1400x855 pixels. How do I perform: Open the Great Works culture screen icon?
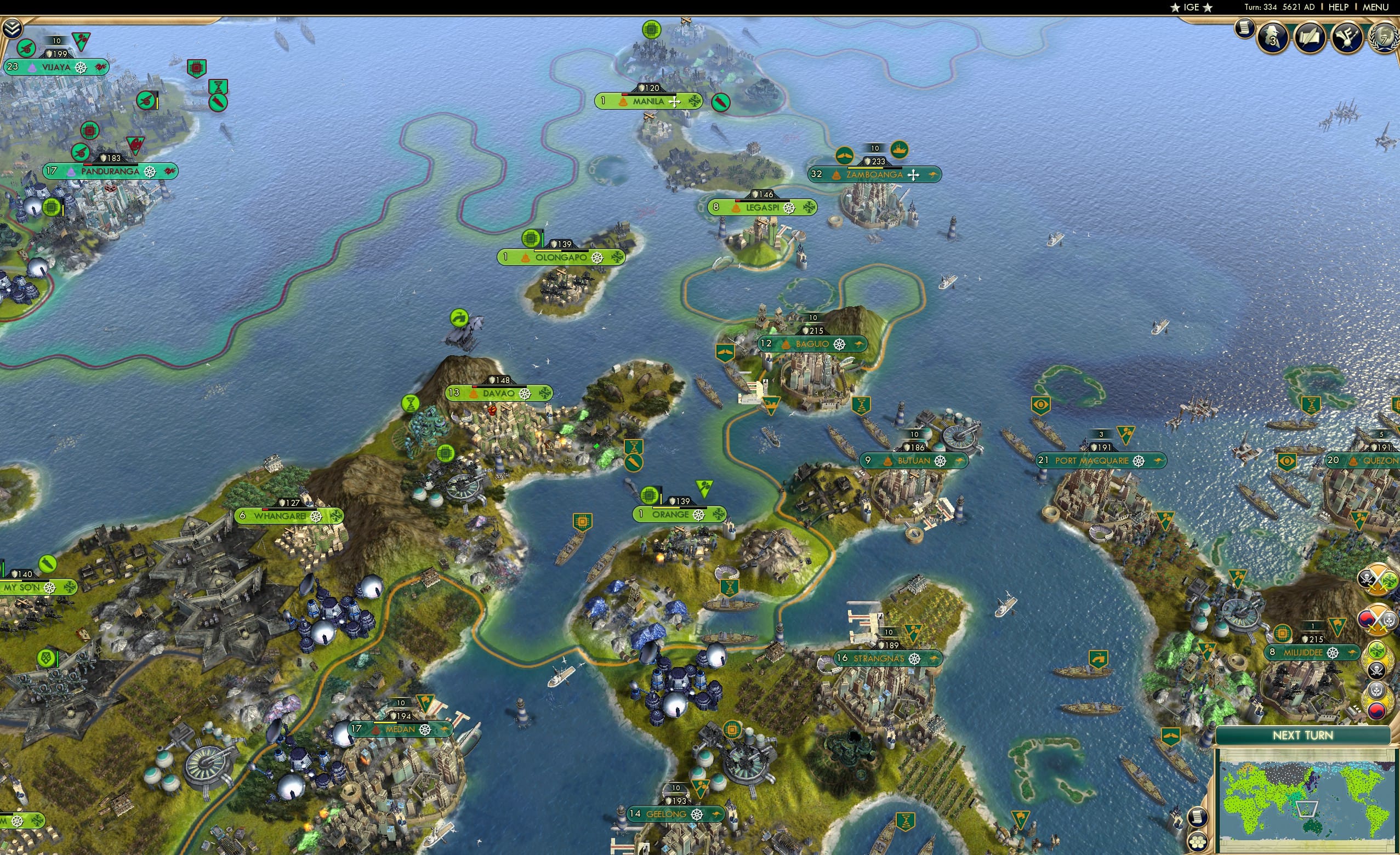(1347, 37)
